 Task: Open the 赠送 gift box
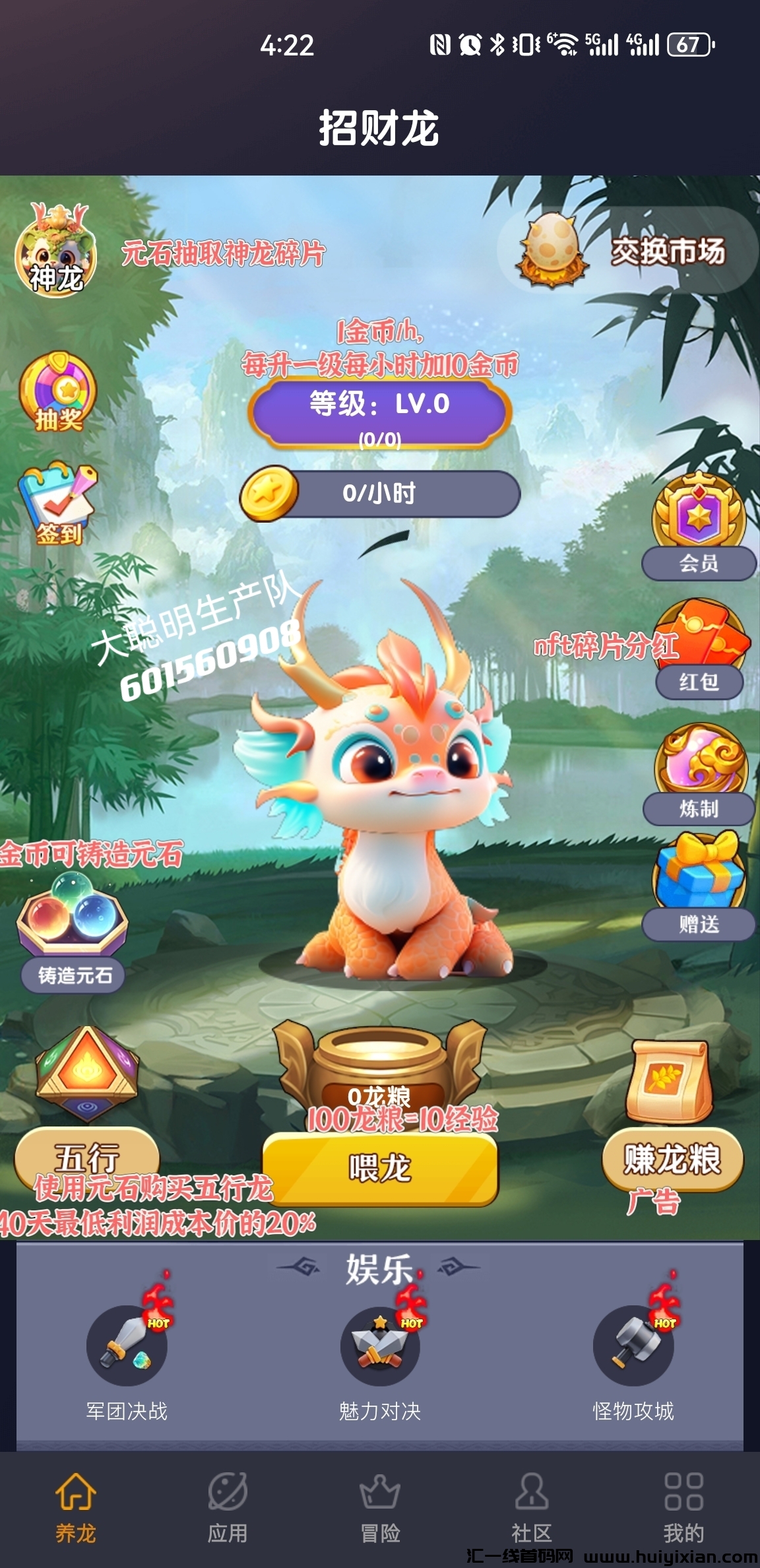[x=699, y=888]
